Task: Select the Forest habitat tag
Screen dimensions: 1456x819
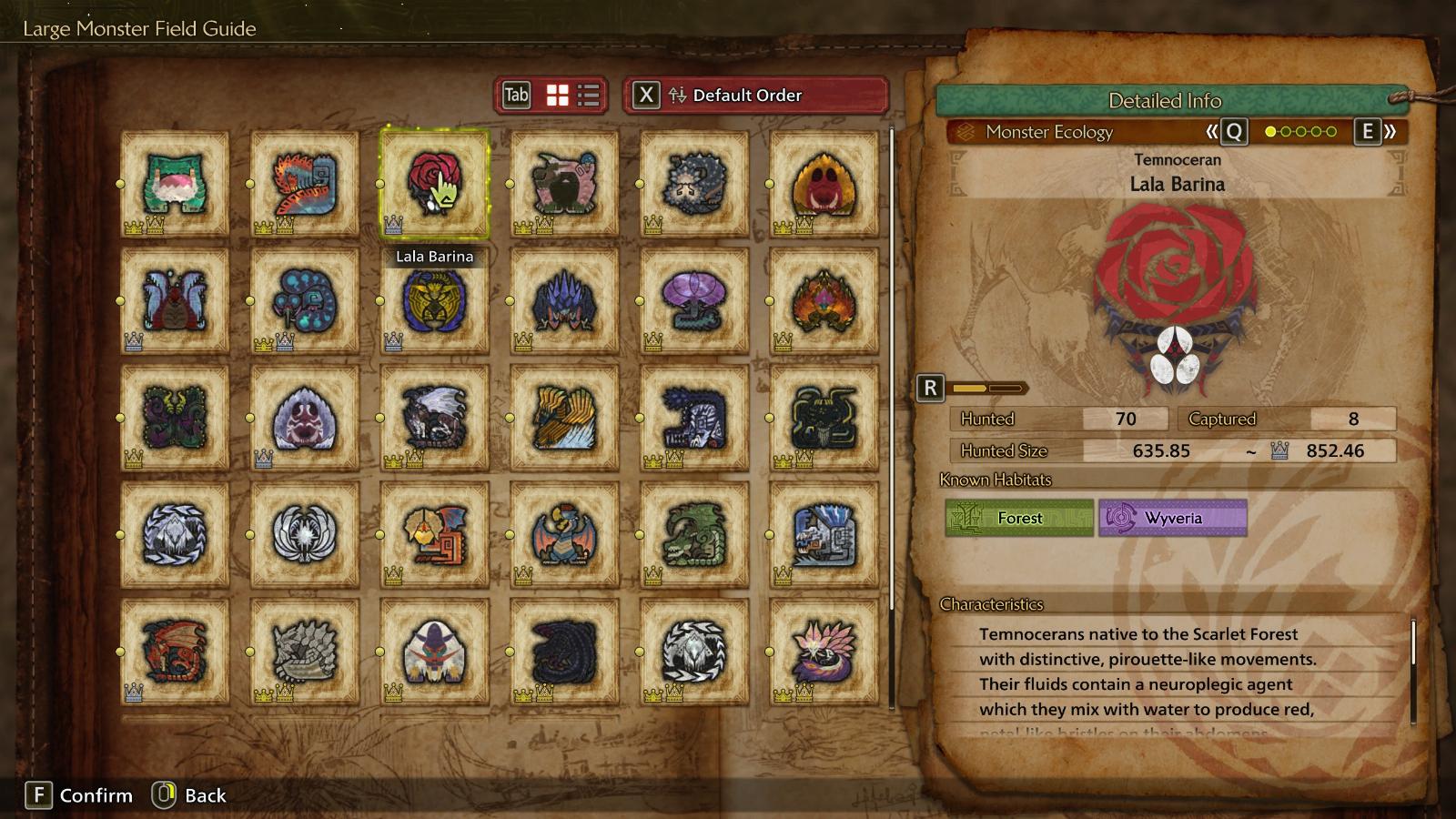Action: [x=1019, y=518]
